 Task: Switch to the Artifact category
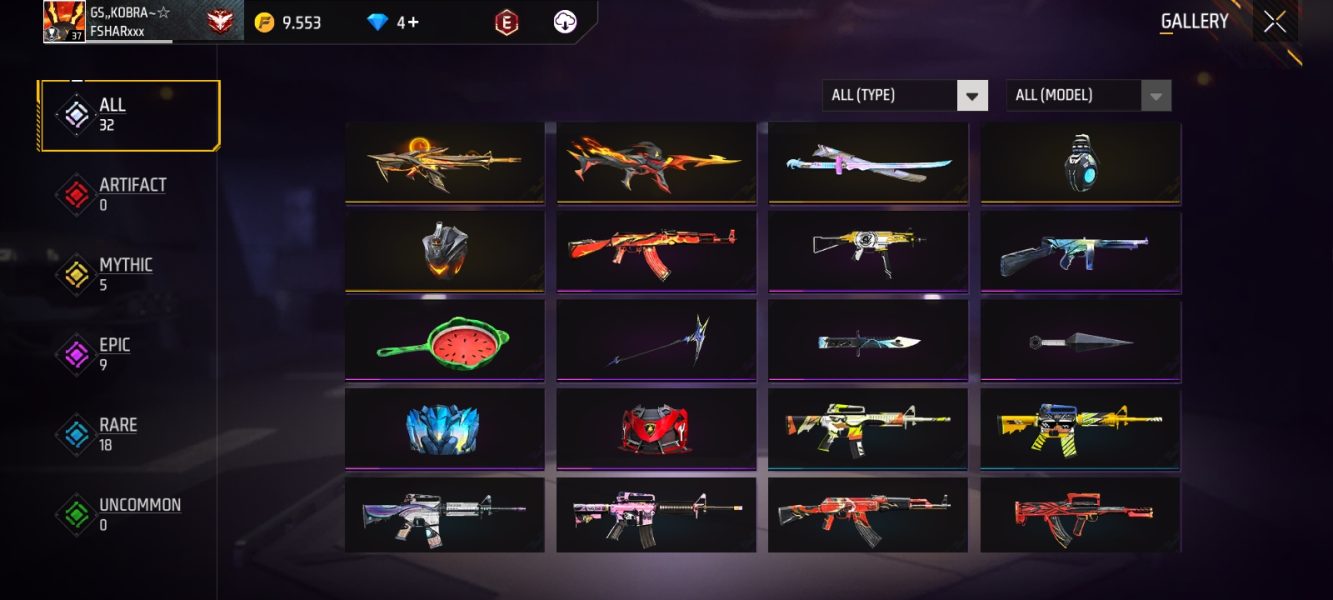tap(129, 195)
